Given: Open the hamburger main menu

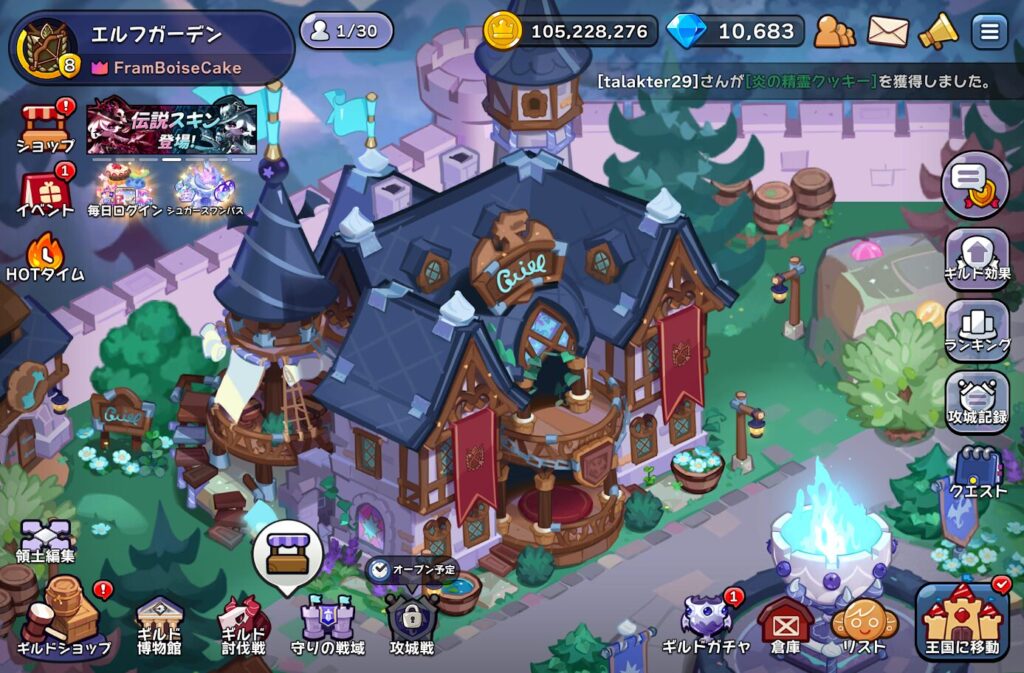Looking at the screenshot, I should click(989, 32).
